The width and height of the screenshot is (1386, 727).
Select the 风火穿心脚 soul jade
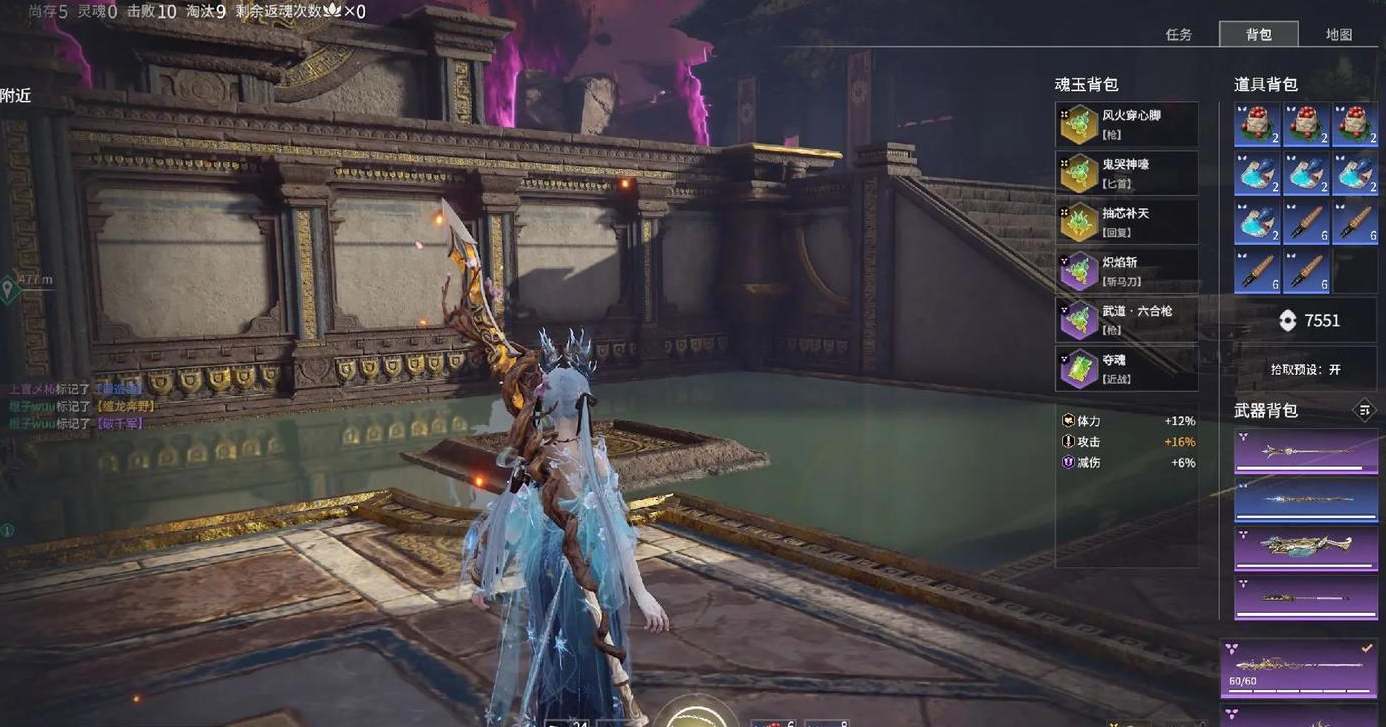coord(1127,124)
